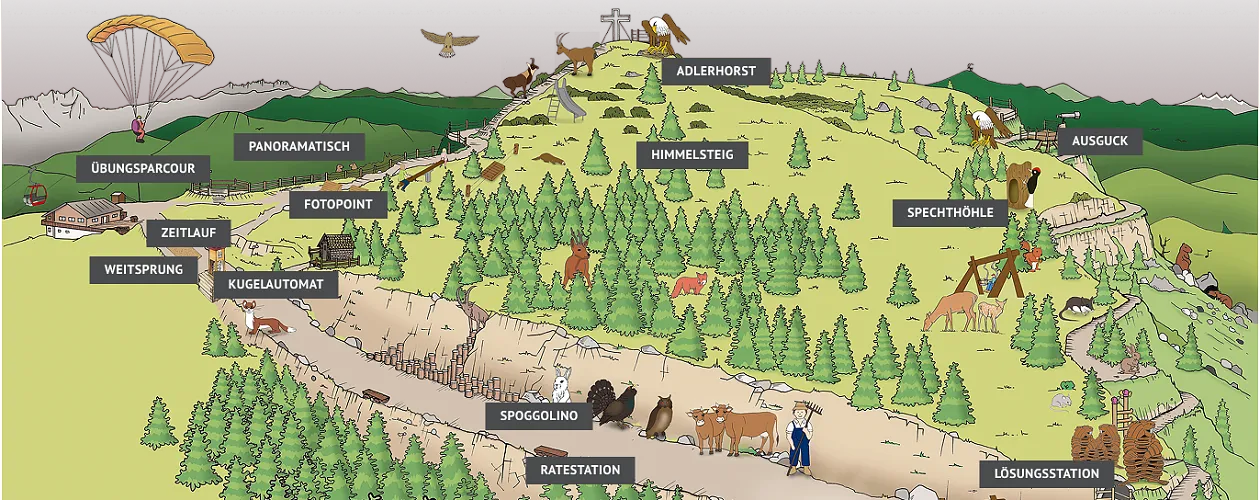Select the Übungsparcour map label
Viewport: 1260px width, 500px height.
[142, 168]
